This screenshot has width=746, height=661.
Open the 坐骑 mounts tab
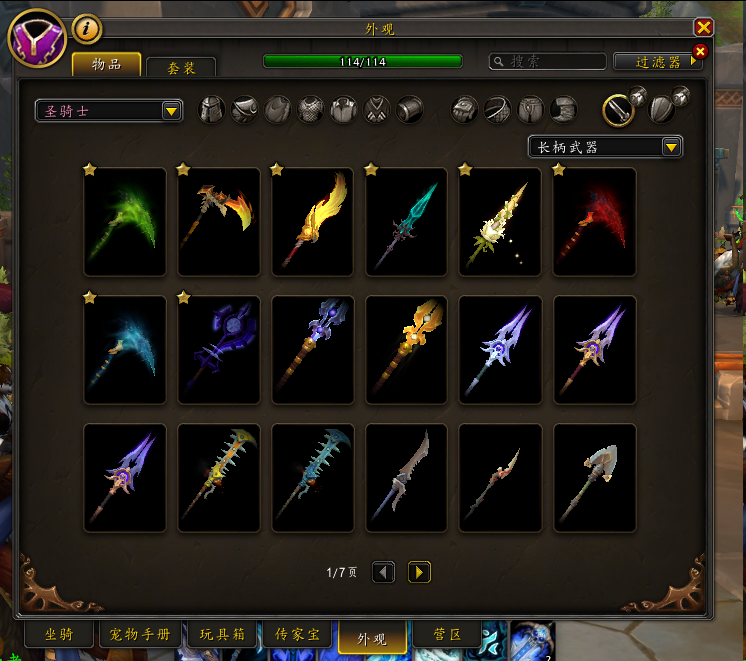click(x=59, y=635)
